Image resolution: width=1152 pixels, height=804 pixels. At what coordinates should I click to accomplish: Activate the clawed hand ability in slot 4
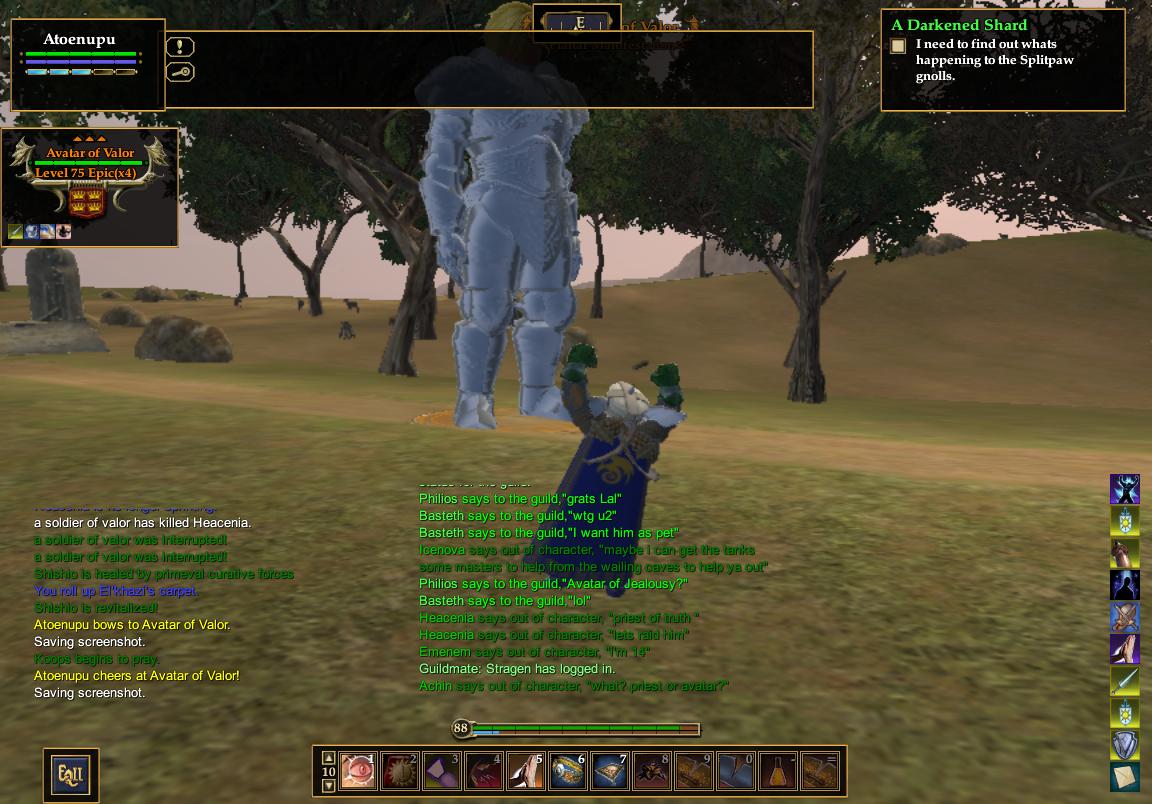point(485,771)
